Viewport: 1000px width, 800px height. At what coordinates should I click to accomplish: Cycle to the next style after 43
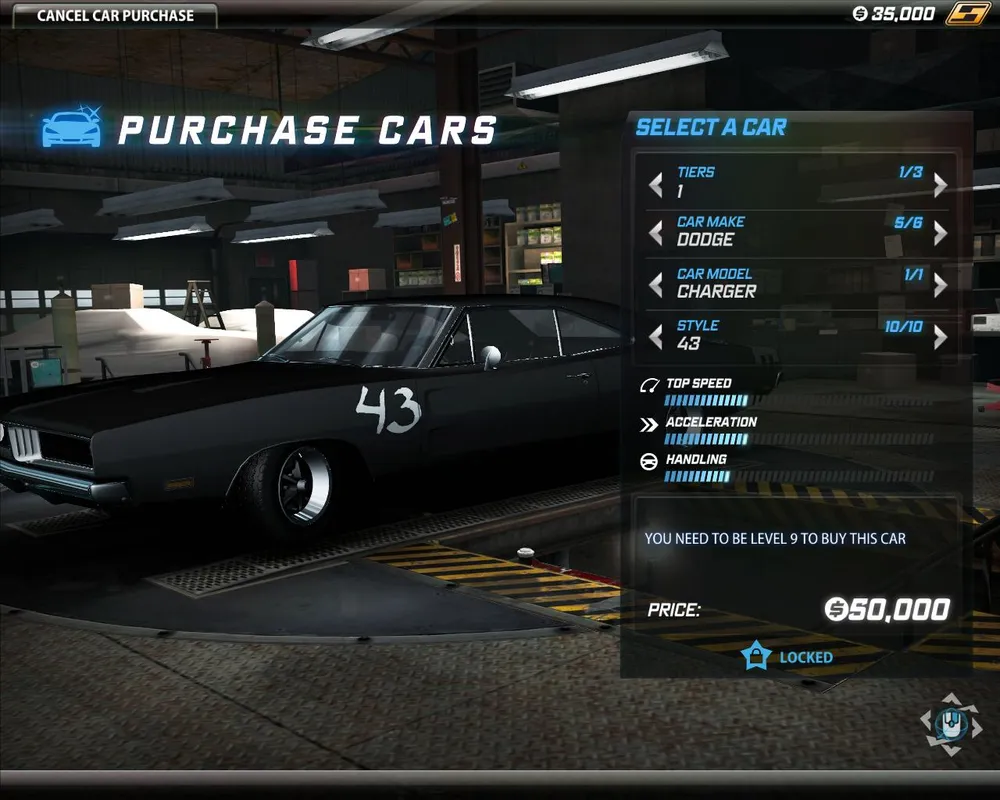click(x=940, y=337)
